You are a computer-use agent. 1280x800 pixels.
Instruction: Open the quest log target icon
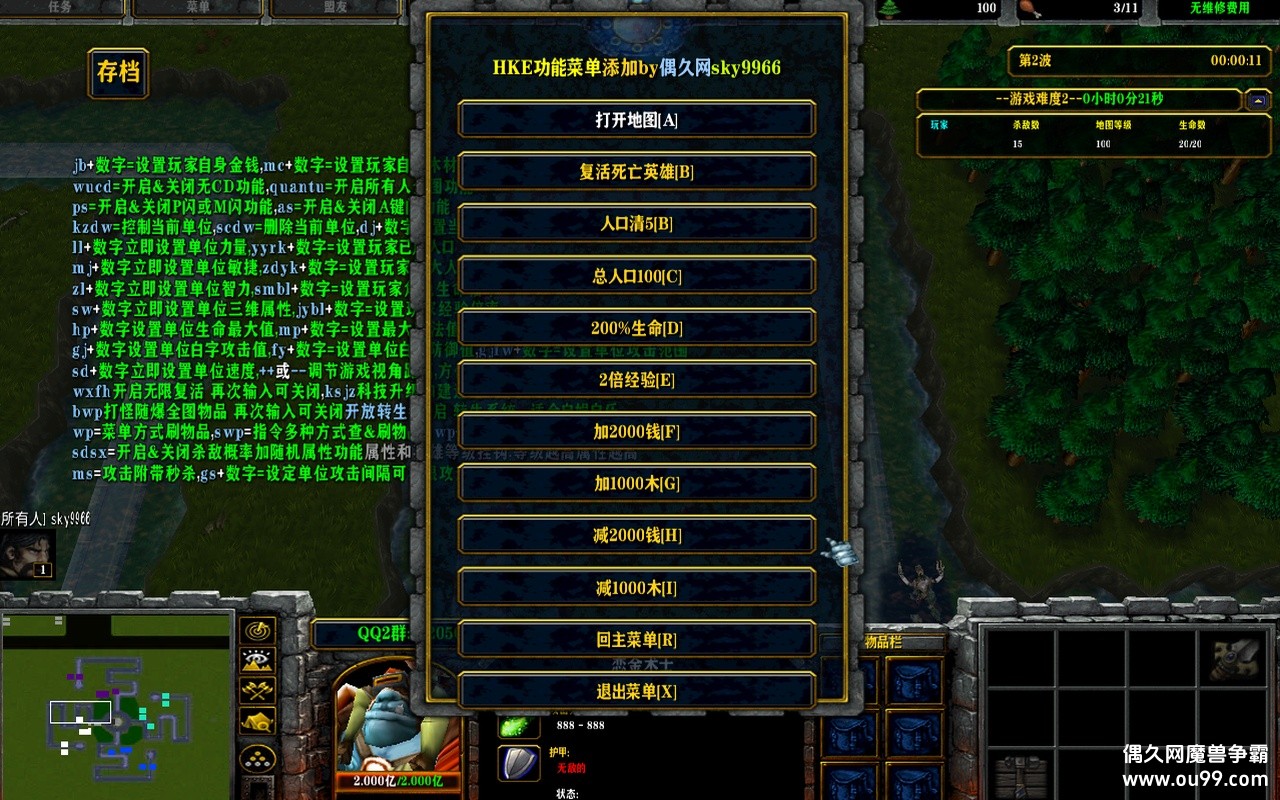(258, 632)
